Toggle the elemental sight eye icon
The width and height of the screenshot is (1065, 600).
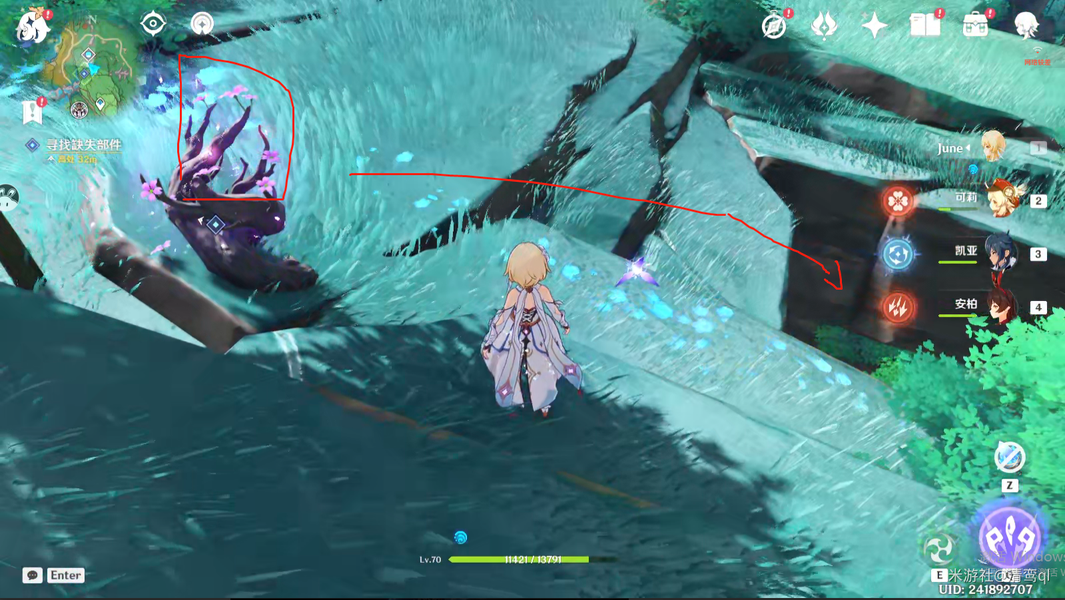coord(153,23)
